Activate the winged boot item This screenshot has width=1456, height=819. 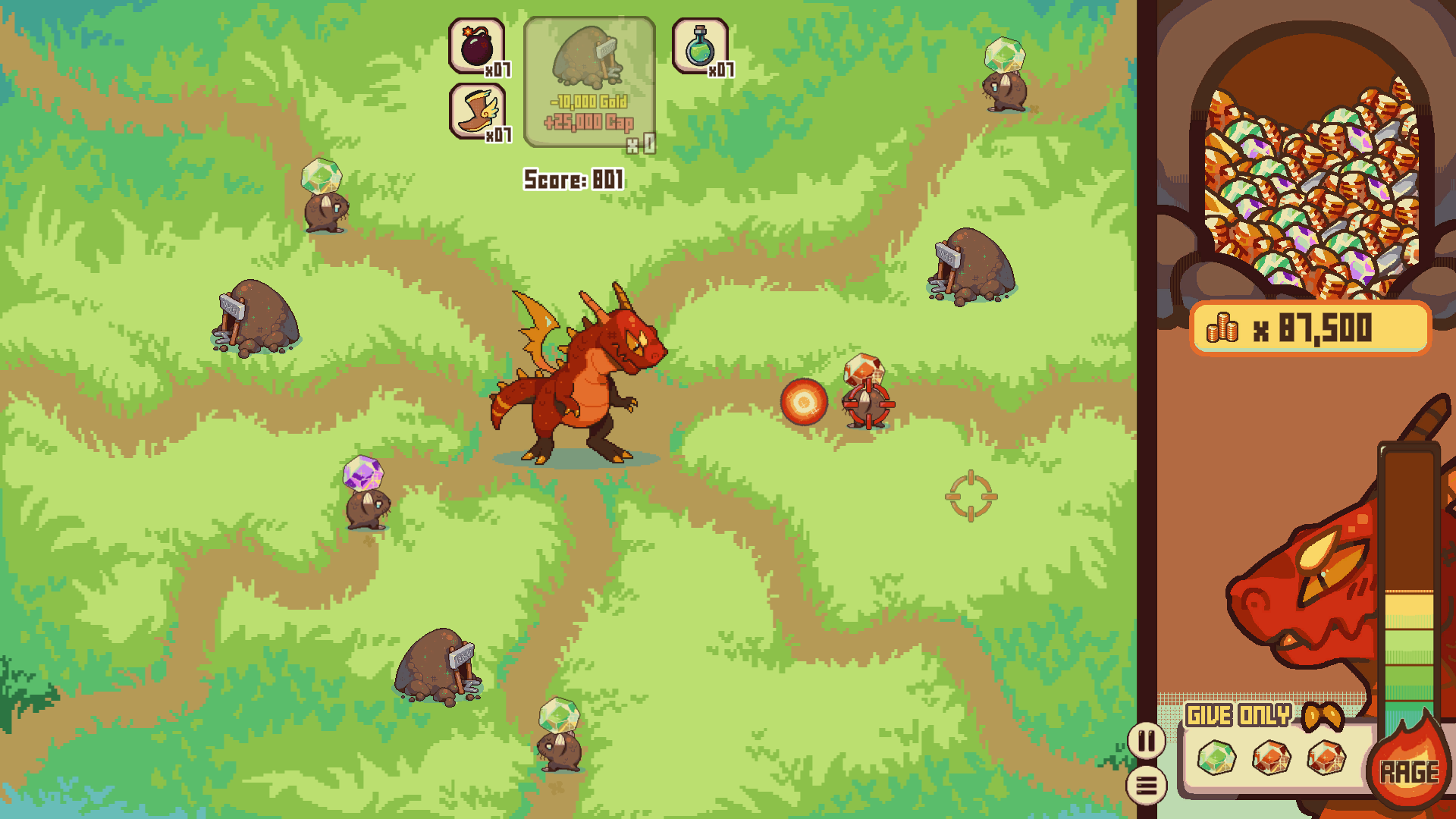(x=477, y=111)
